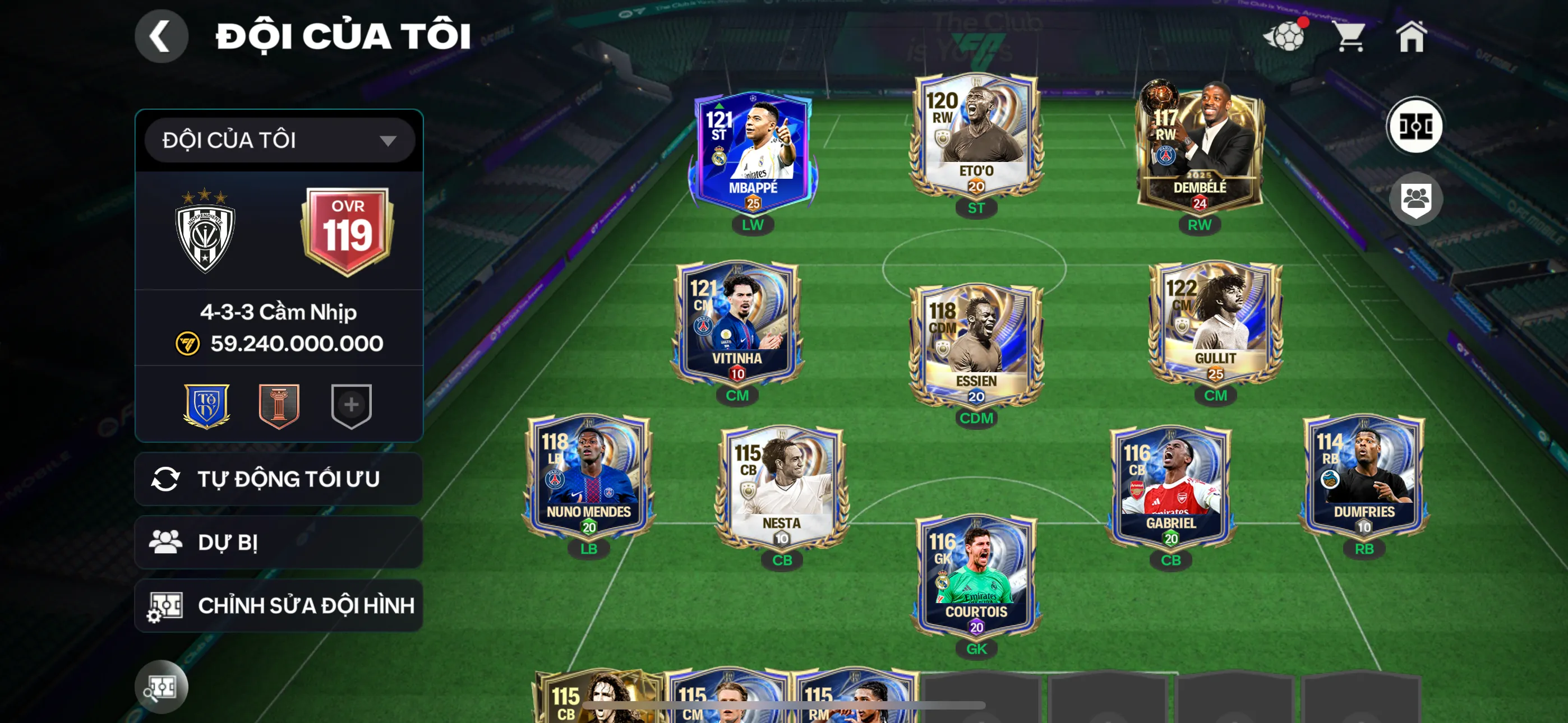
Task: Tap the soccer ball notification icon
Action: coord(1285,36)
